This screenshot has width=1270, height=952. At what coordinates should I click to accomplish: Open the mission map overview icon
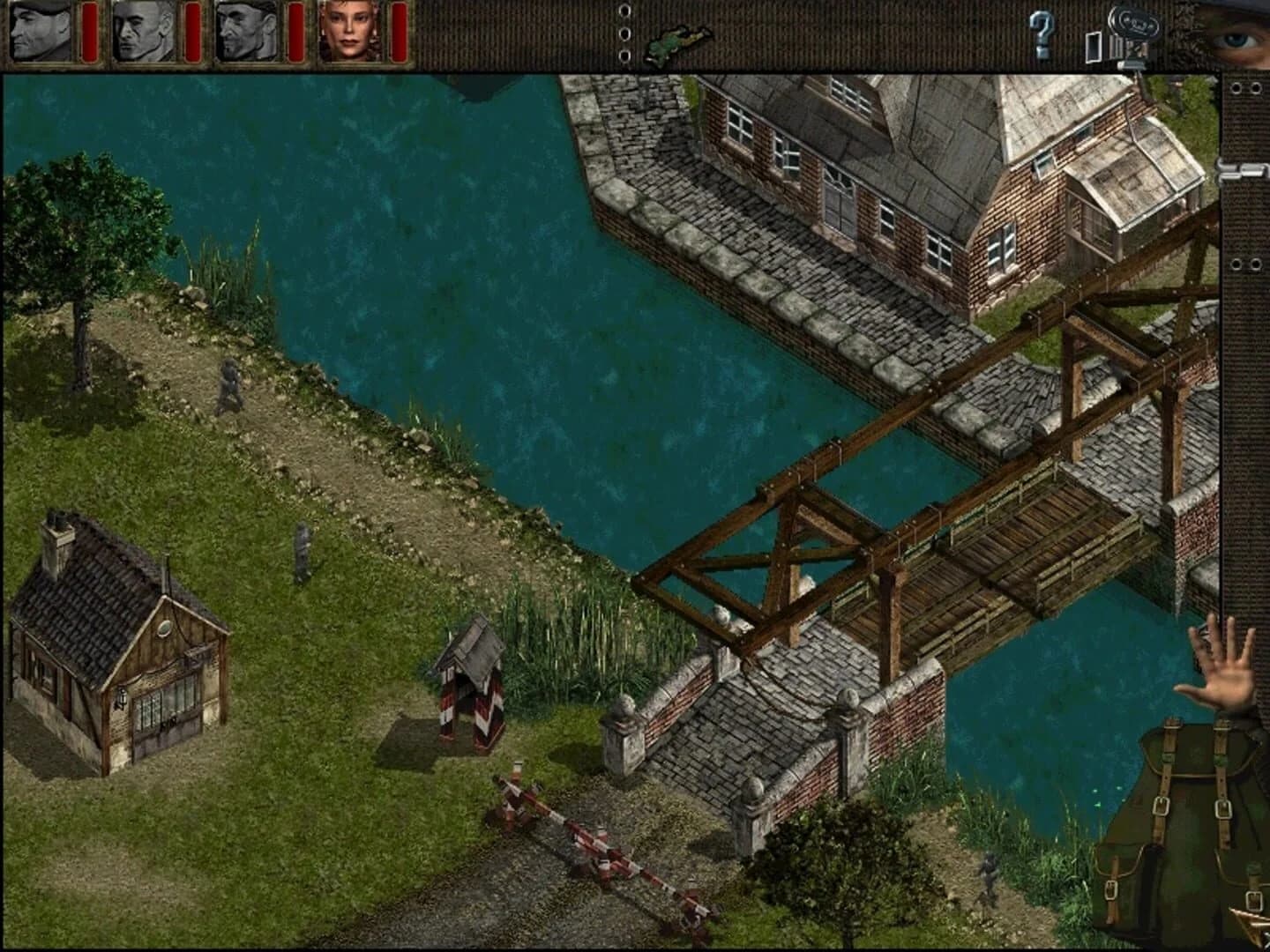tap(674, 41)
